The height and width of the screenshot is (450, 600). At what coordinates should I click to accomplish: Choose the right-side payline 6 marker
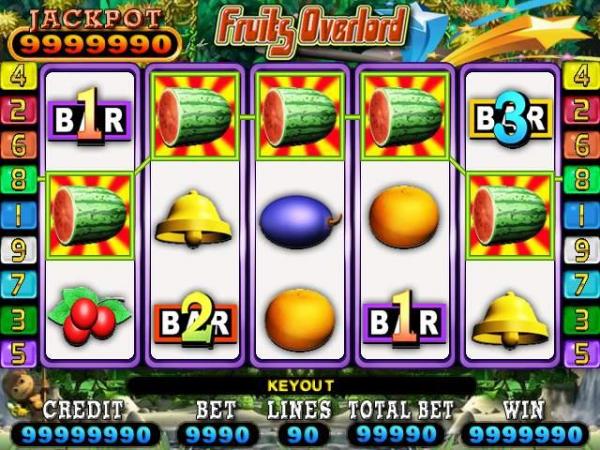coord(579,146)
